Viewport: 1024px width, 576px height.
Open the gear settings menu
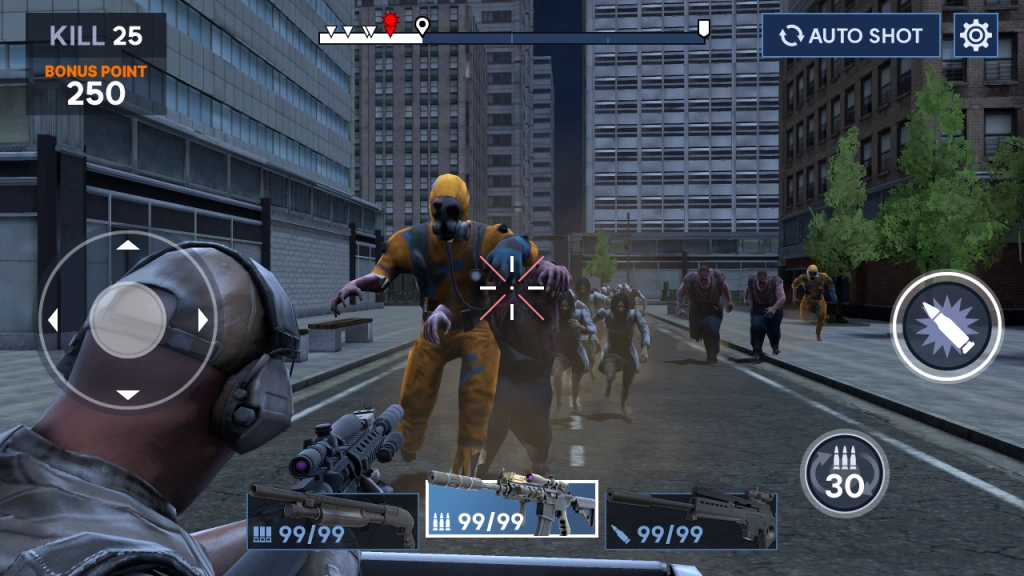[975, 36]
